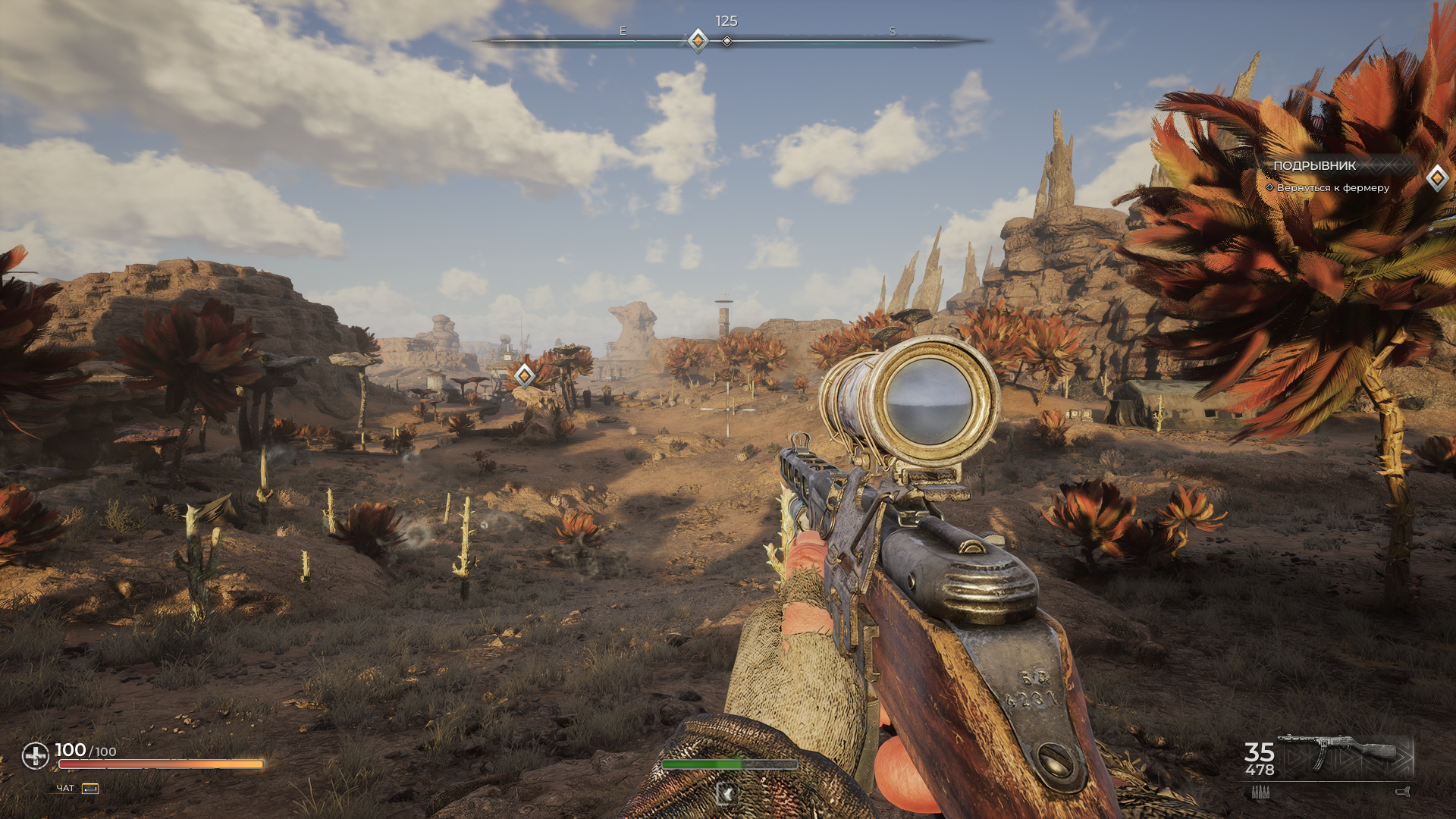
Task: Open the ЧАТ chat label
Action: [x=66, y=789]
